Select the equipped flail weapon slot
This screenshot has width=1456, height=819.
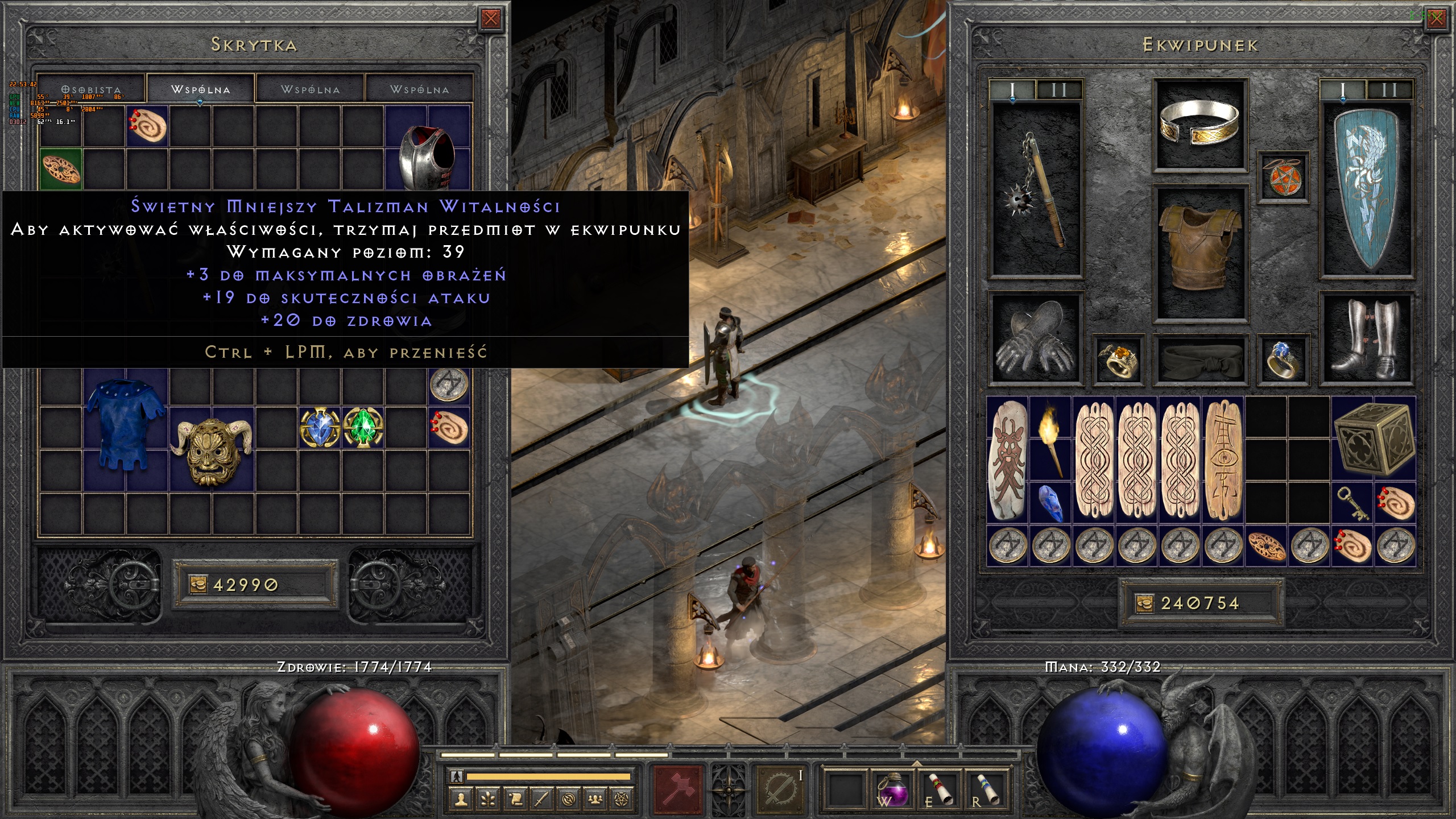click(x=1035, y=191)
